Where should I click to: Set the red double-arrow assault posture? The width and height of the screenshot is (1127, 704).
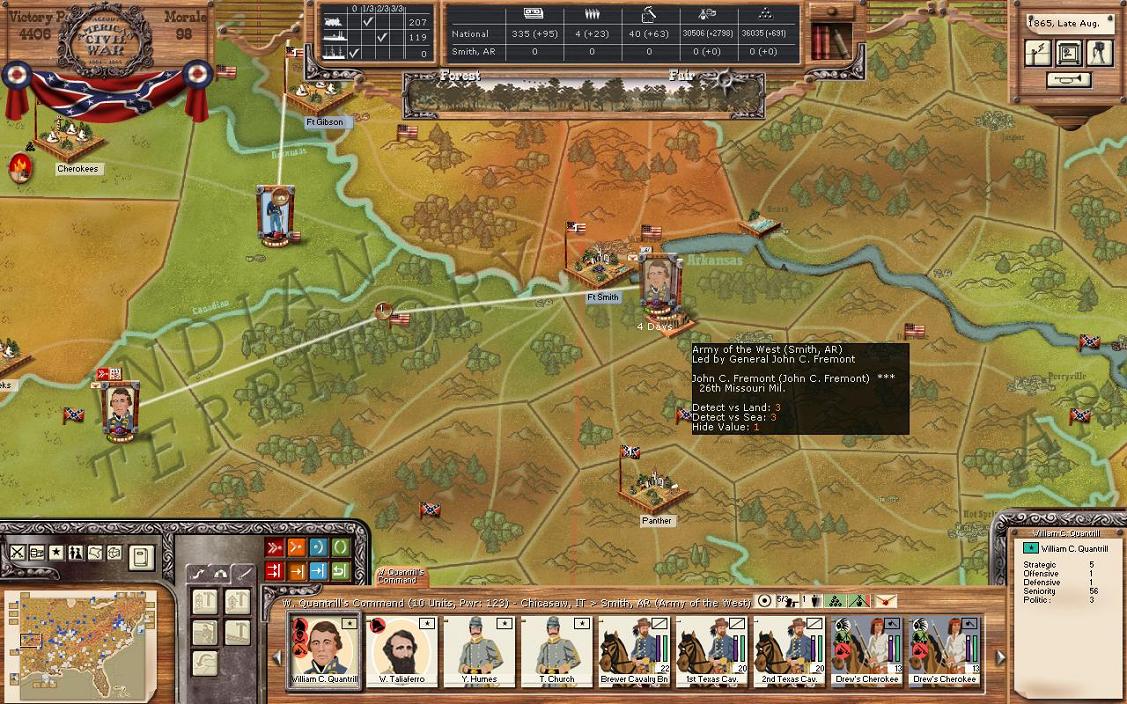(x=273, y=547)
